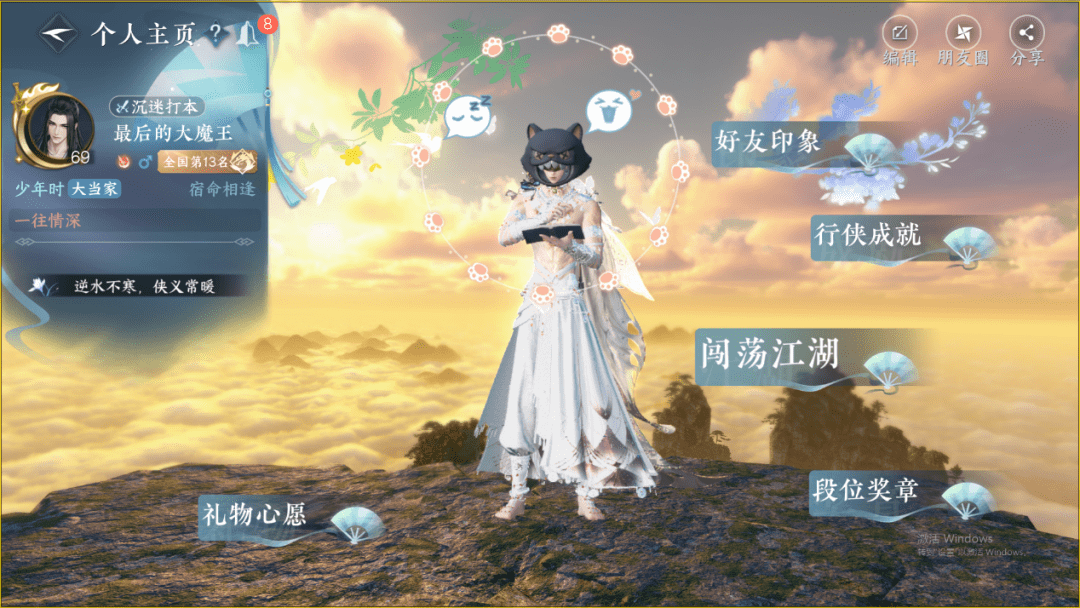Open the 好友印象 section
The height and width of the screenshot is (608, 1080).
click(x=768, y=142)
